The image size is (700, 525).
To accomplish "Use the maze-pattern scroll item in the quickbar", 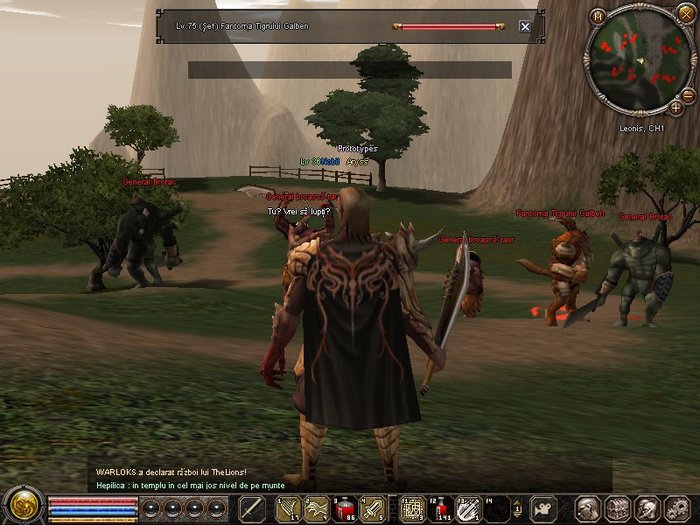I will (x=412, y=508).
